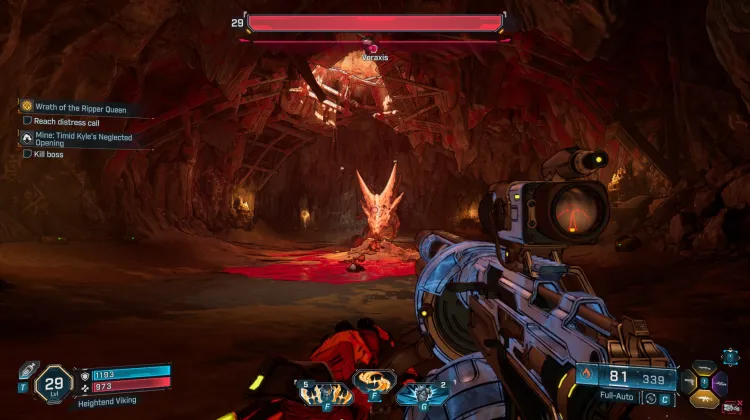Switch the Full-Auto firing mode
The height and width of the screenshot is (420, 750).
coord(615,398)
